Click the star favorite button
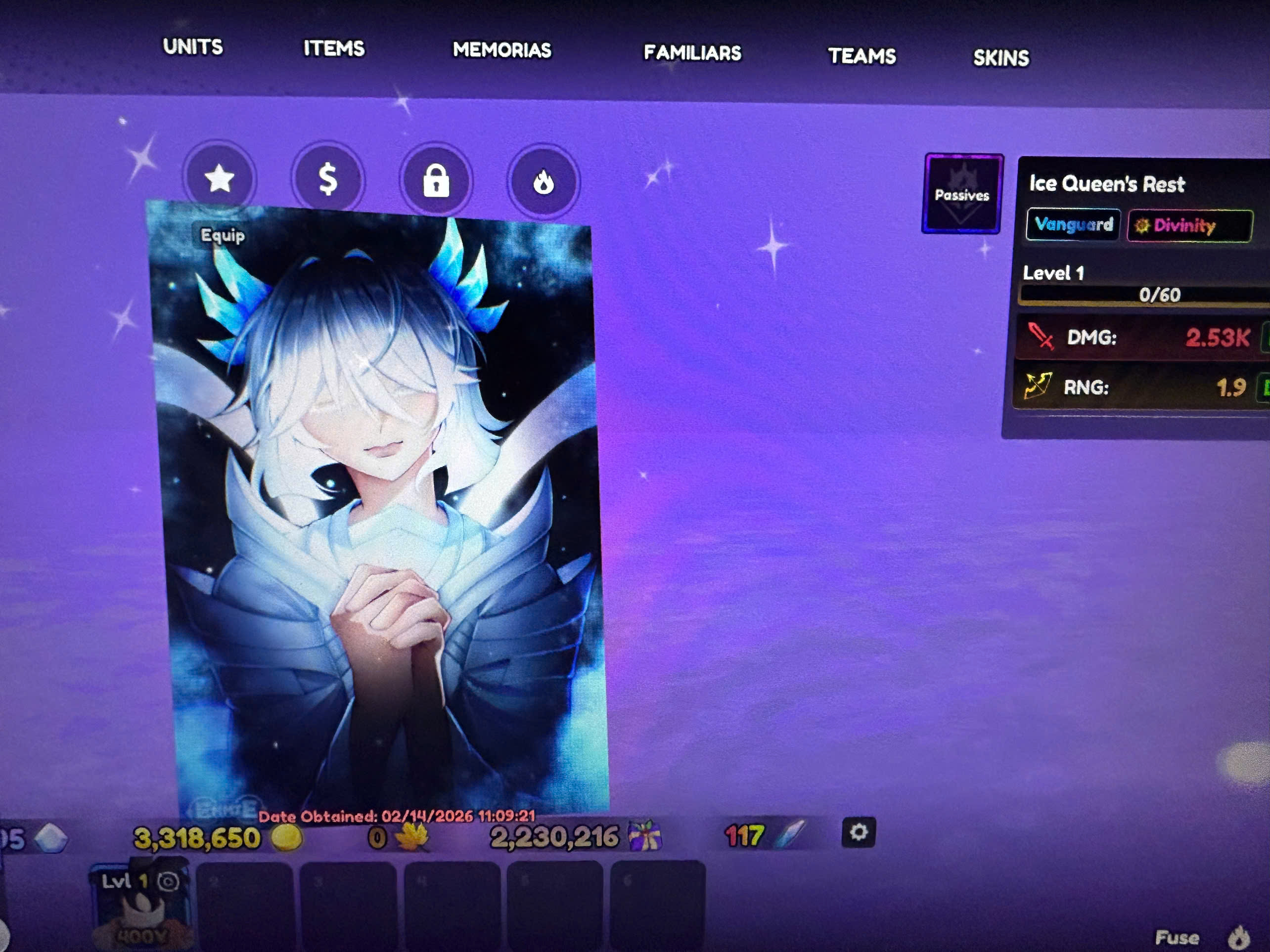The height and width of the screenshot is (952, 1270). tap(219, 178)
